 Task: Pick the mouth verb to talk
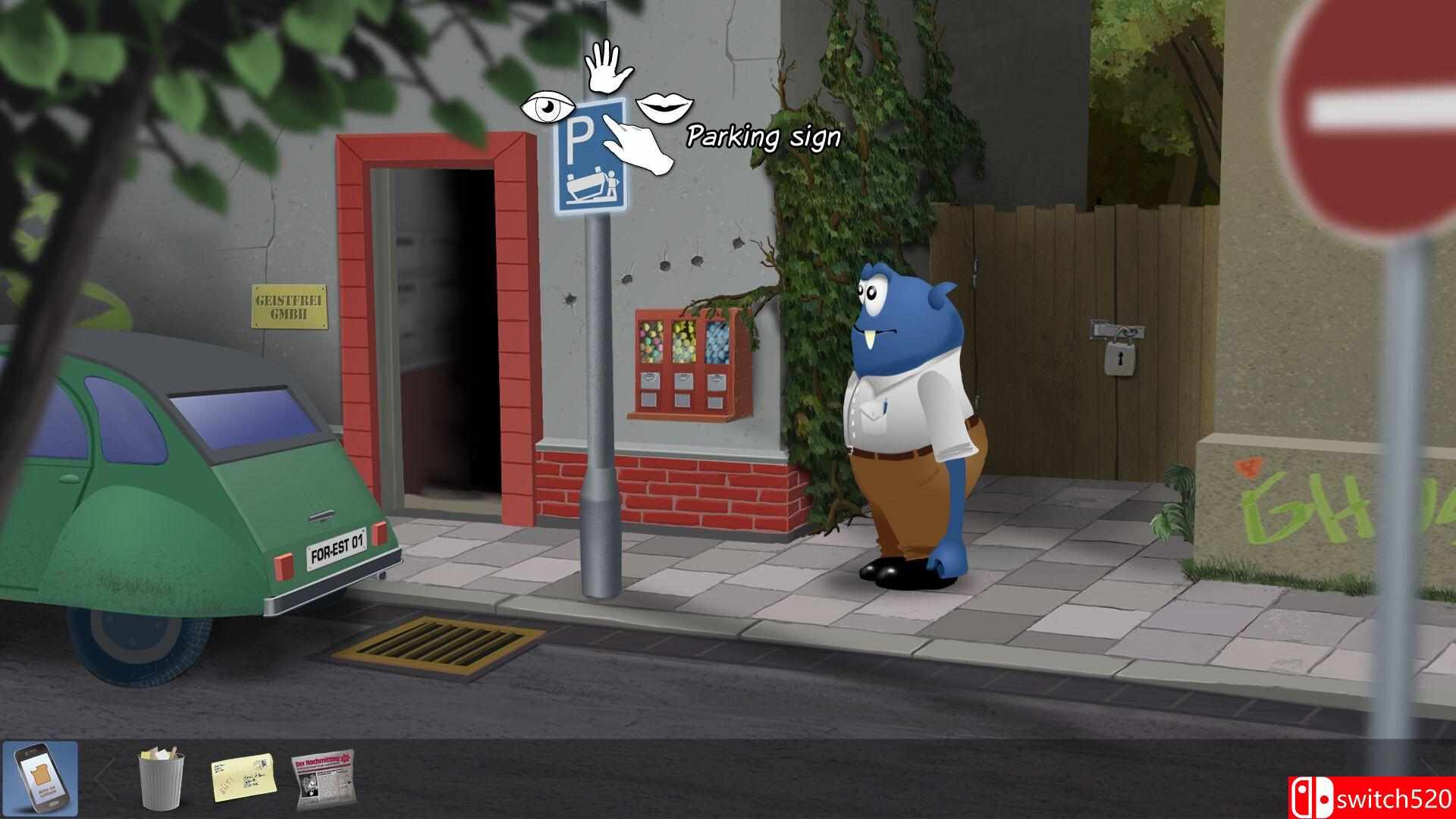[x=665, y=108]
